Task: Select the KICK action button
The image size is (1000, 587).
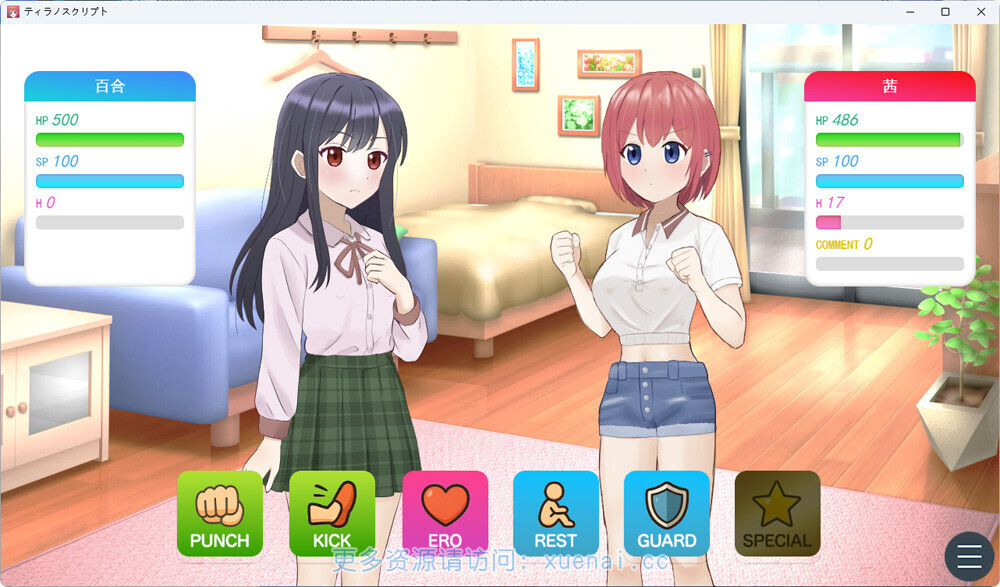Action: [332, 513]
